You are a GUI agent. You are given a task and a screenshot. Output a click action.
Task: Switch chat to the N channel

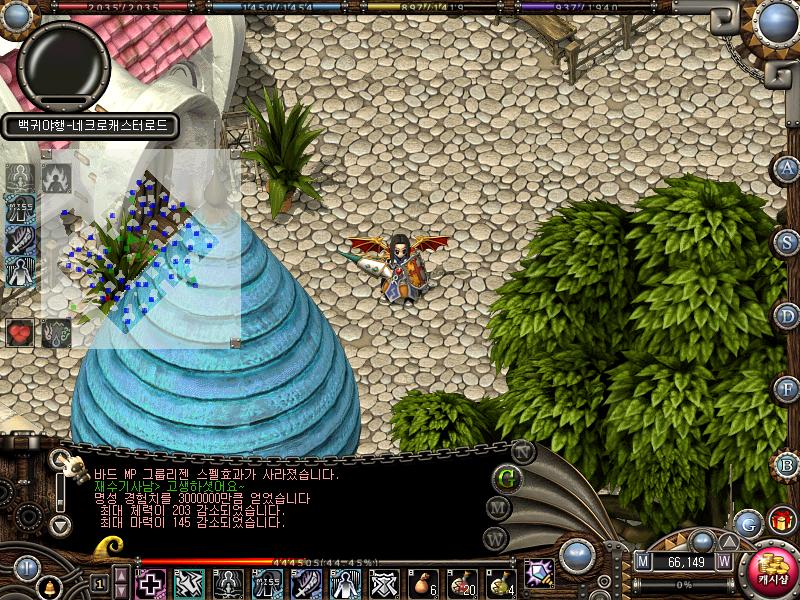click(523, 451)
